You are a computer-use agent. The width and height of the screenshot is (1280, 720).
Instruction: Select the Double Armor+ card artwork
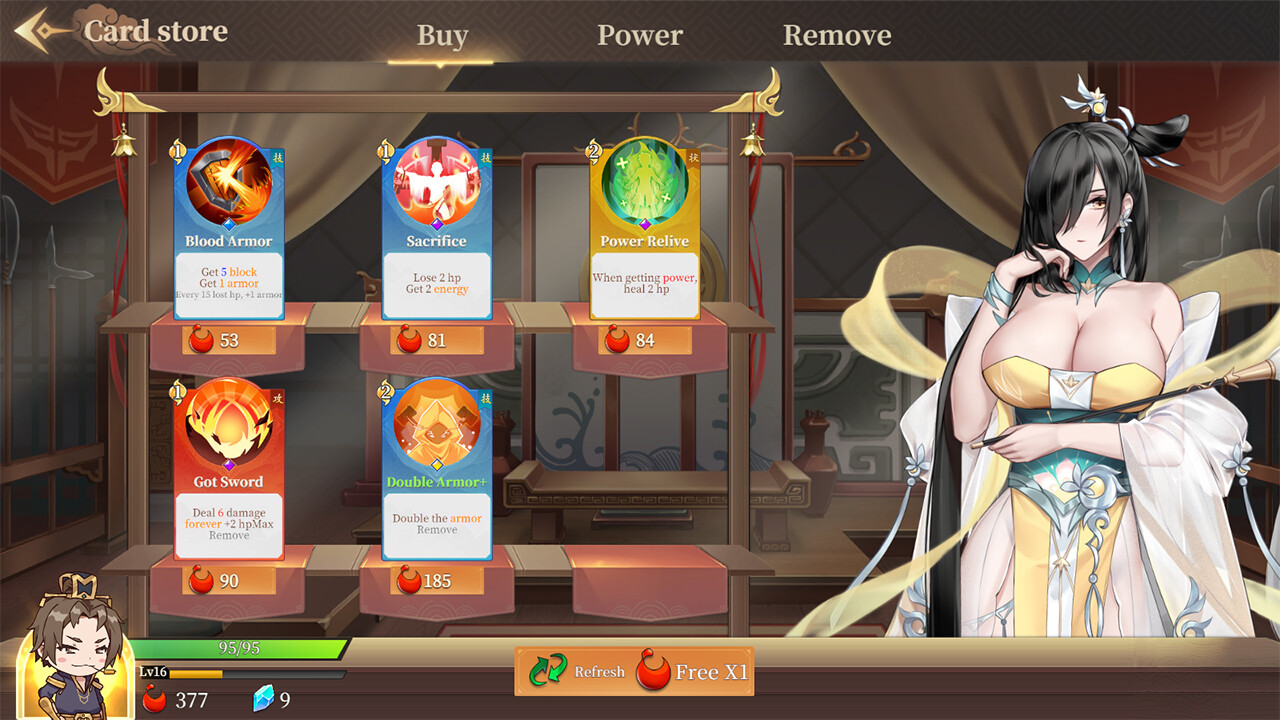pyautogui.click(x=436, y=430)
